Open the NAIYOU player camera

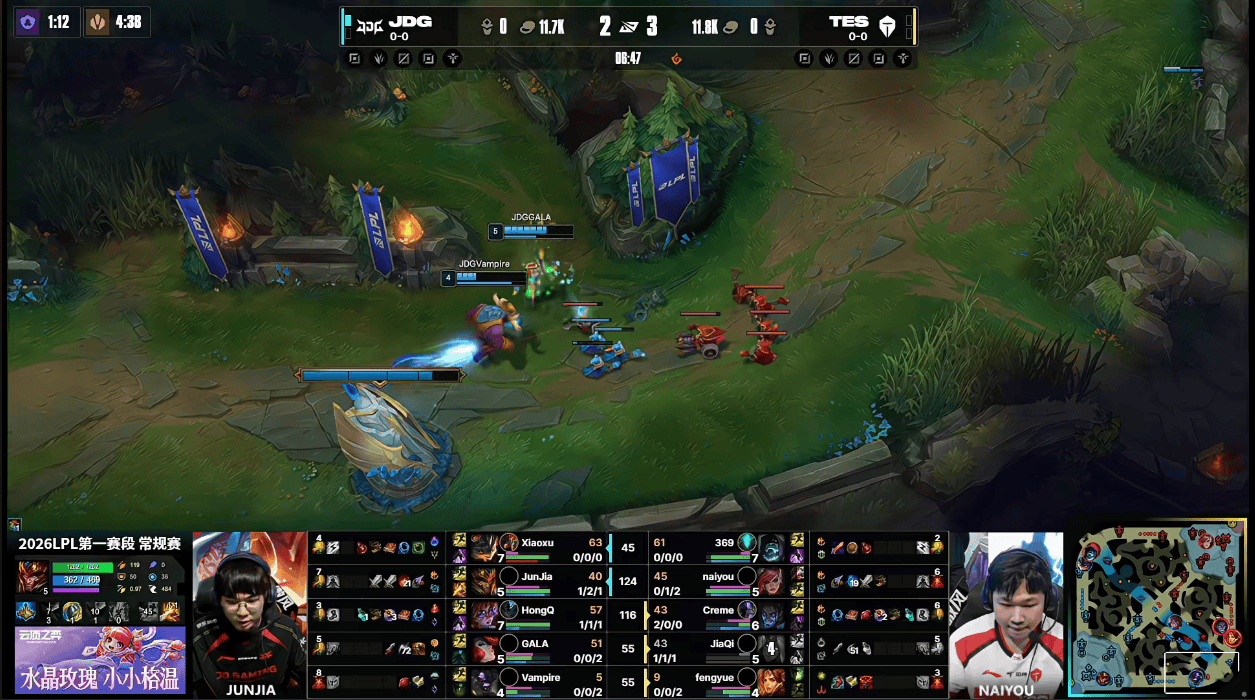1006,613
